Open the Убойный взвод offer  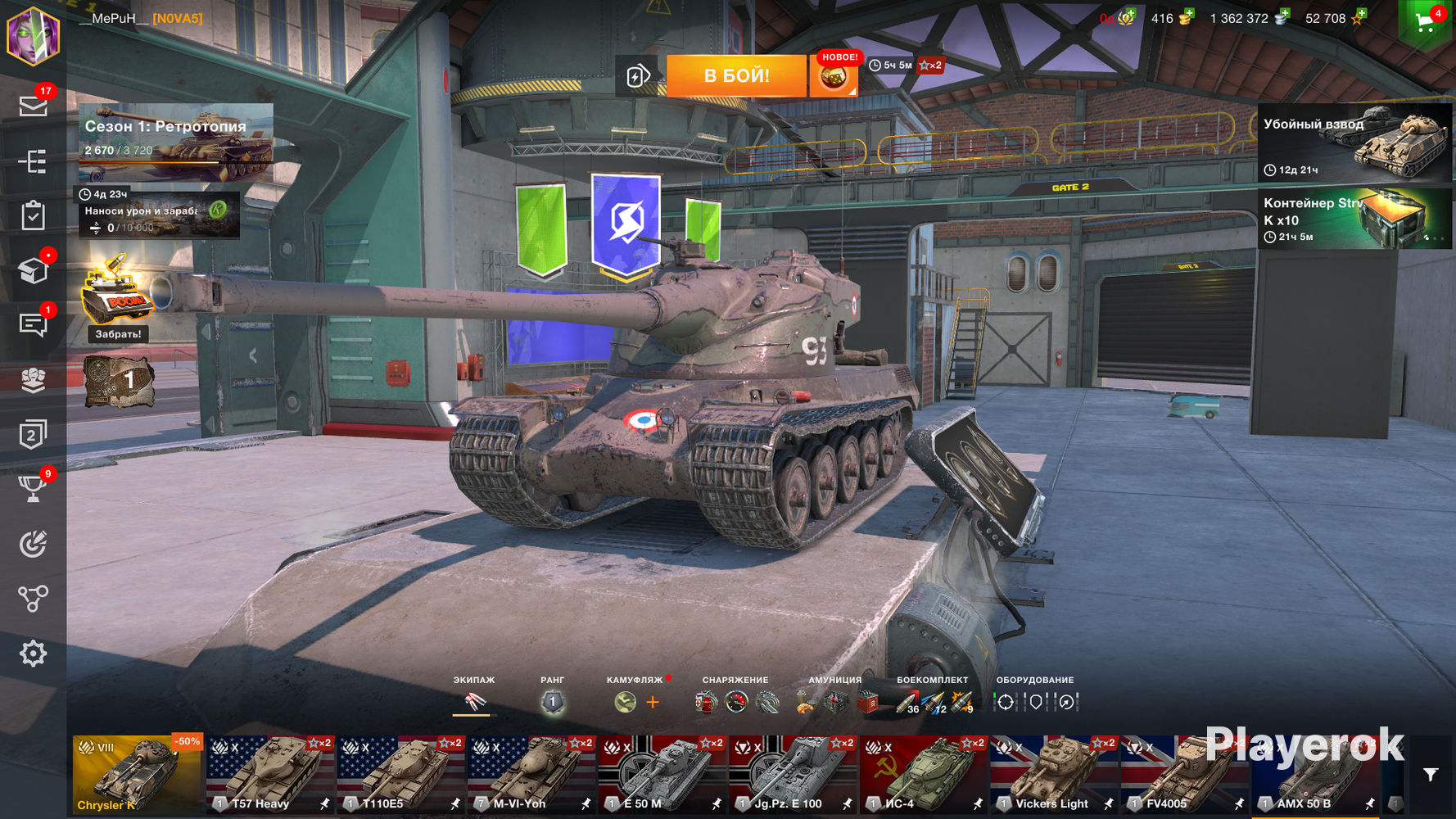[1354, 143]
